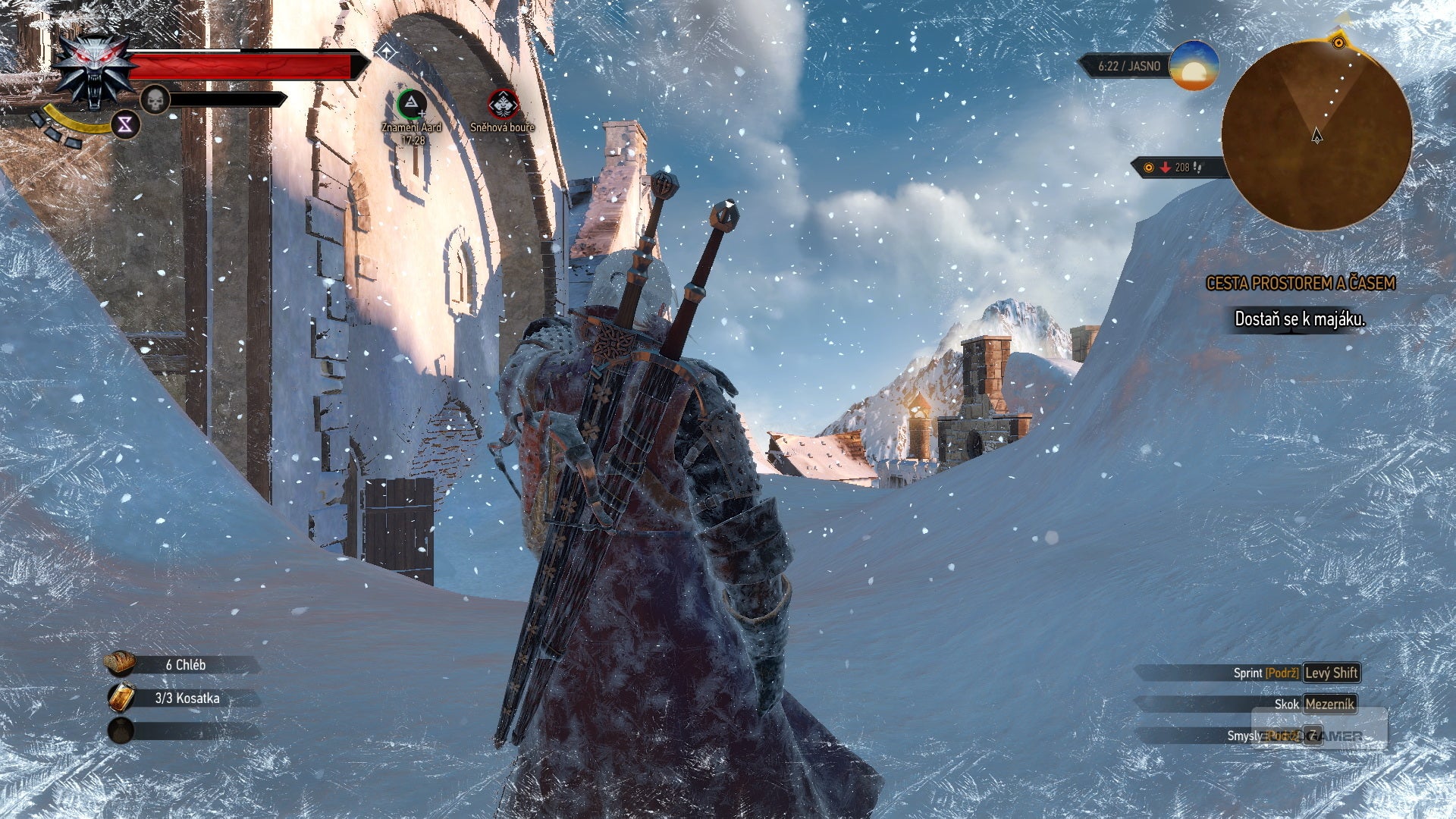The width and height of the screenshot is (1456, 819).
Task: Select the objective text Dostaň se k majáku
Action: click(x=1299, y=319)
